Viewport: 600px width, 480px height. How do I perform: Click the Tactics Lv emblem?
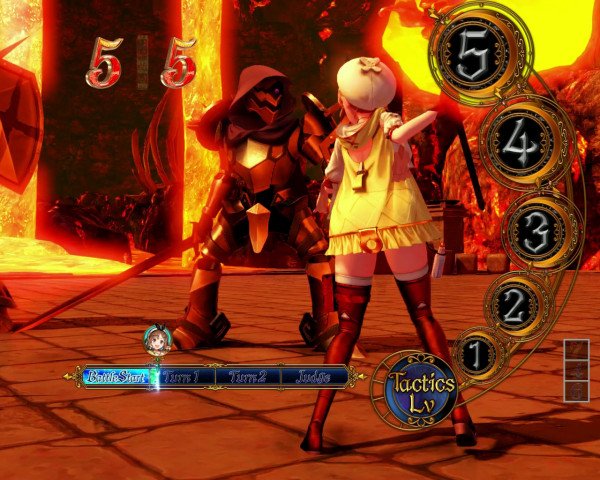(418, 390)
